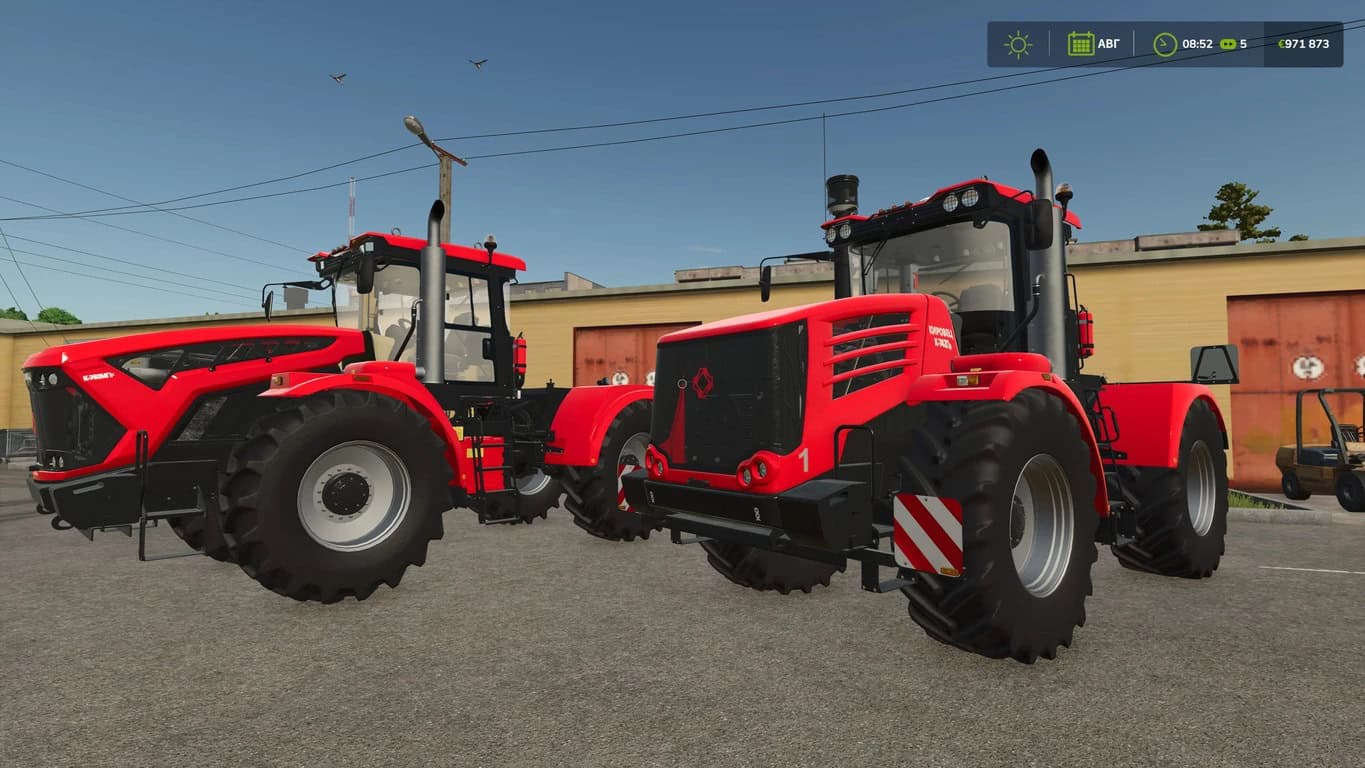Image resolution: width=1365 pixels, height=768 pixels.
Task: Open the АВГ calendar icon
Action: [1080, 43]
